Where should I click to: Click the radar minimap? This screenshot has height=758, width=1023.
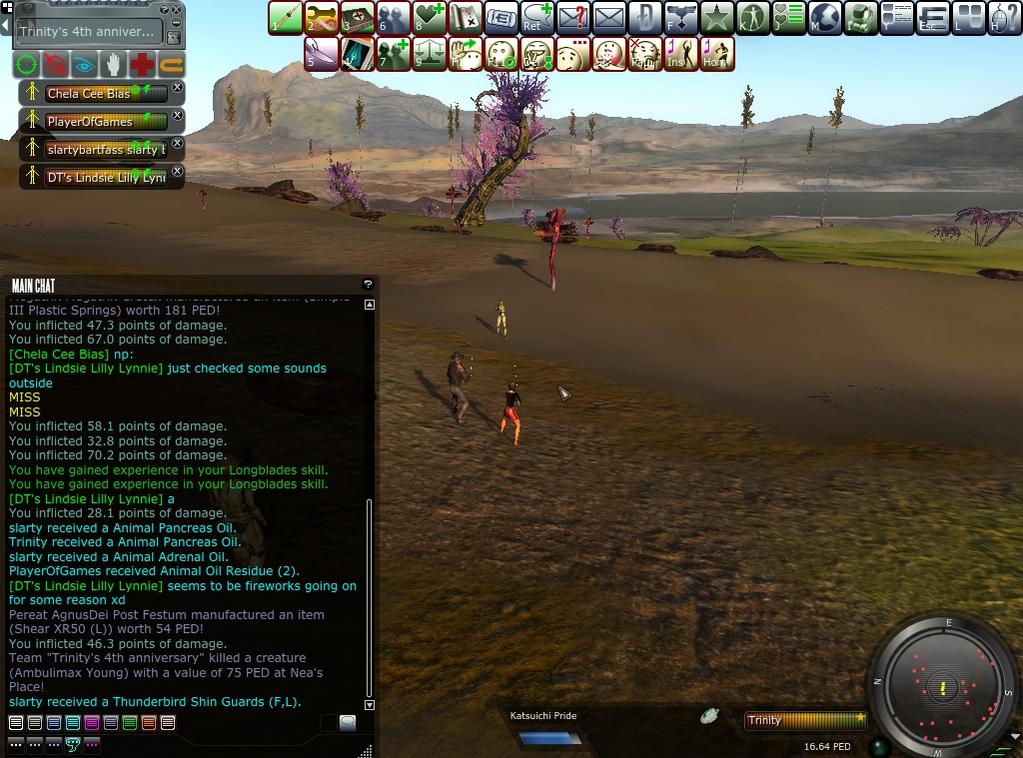coord(943,688)
